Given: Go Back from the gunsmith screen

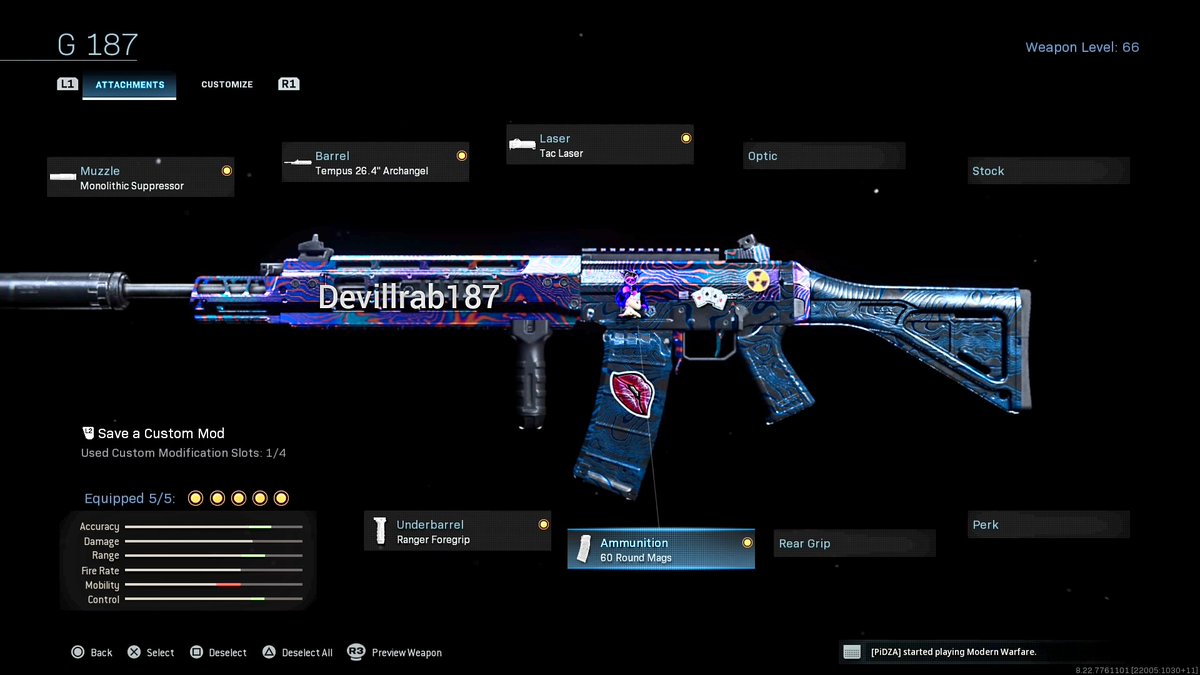Looking at the screenshot, I should [x=92, y=653].
